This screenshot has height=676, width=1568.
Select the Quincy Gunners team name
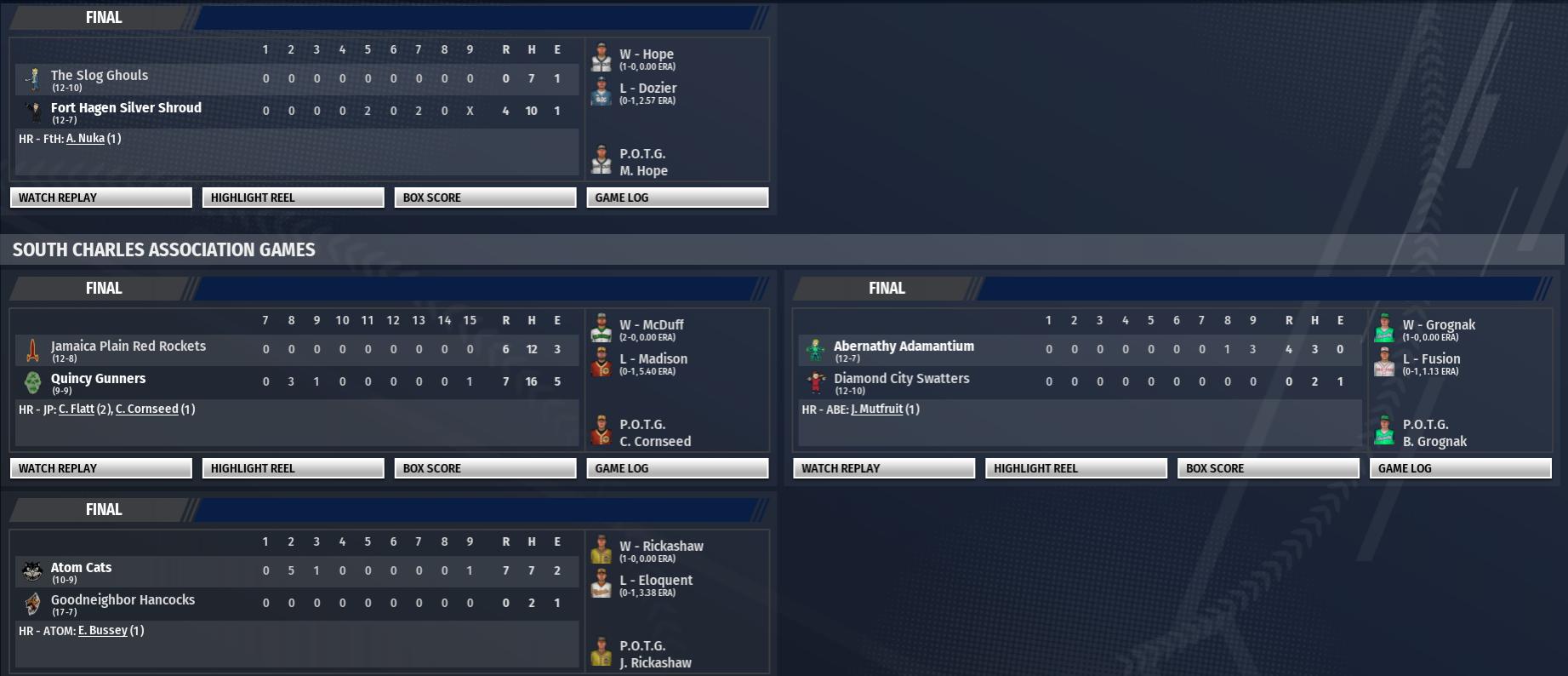98,379
